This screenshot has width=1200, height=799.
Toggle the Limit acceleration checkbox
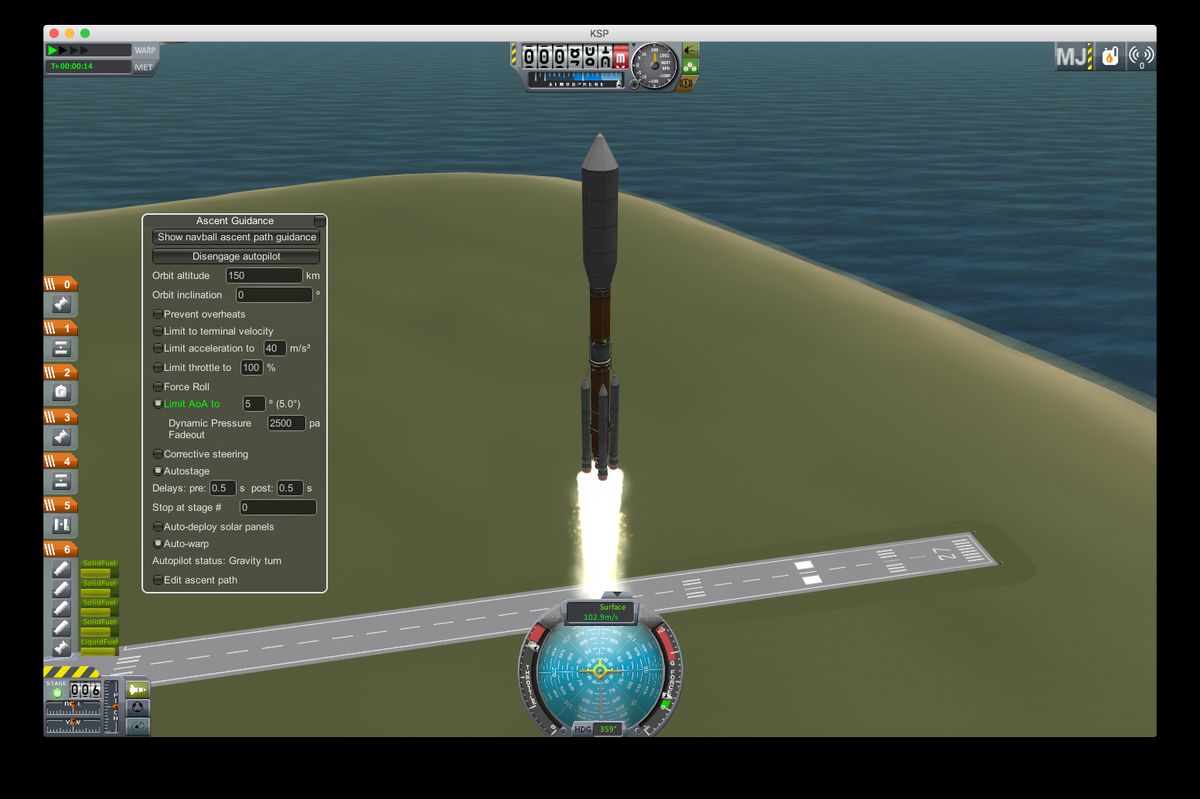[158, 348]
